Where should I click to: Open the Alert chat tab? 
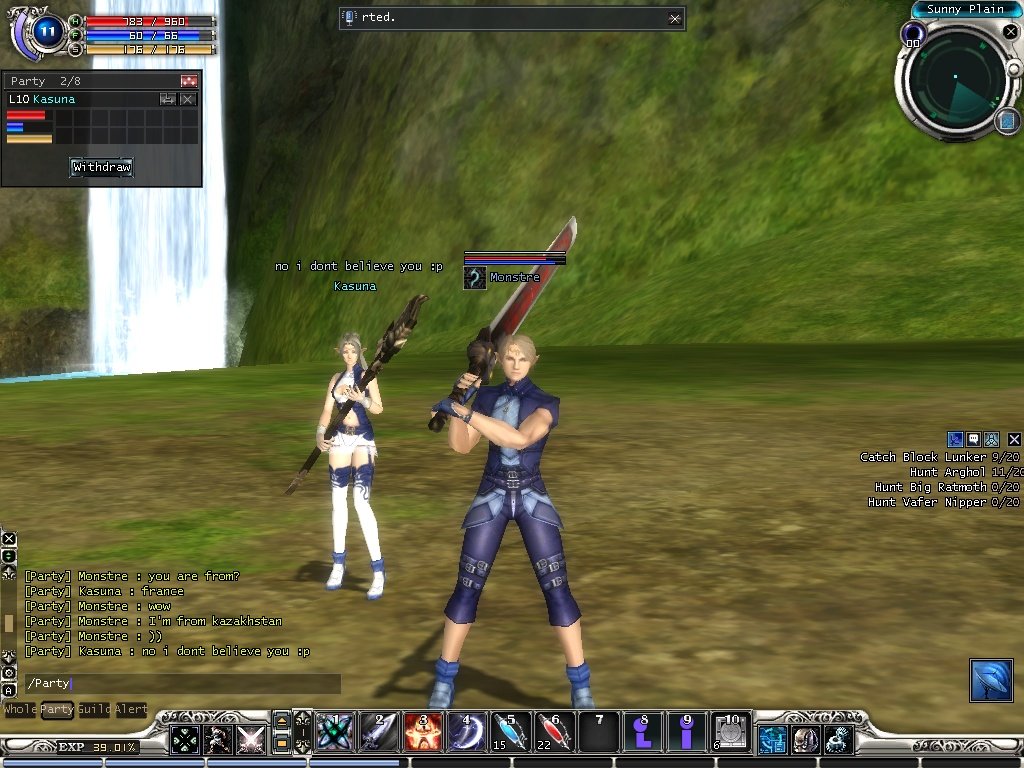131,709
